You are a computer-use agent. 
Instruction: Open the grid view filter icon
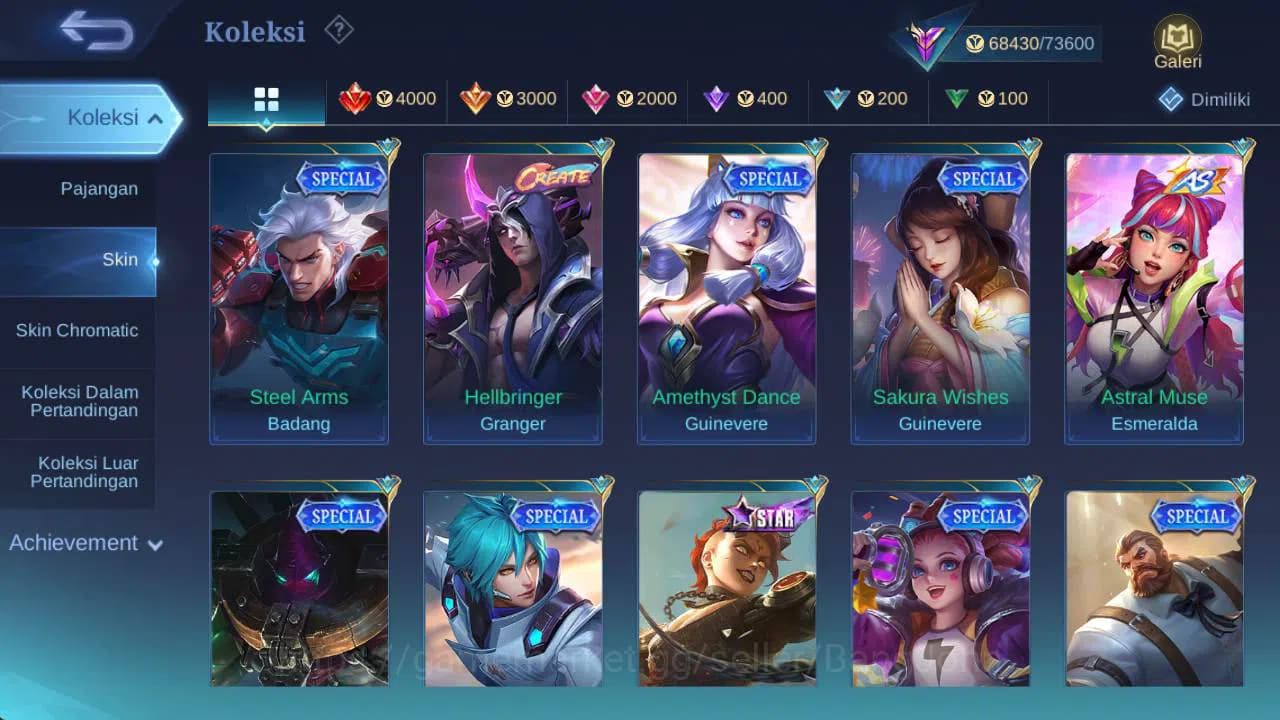pos(265,99)
